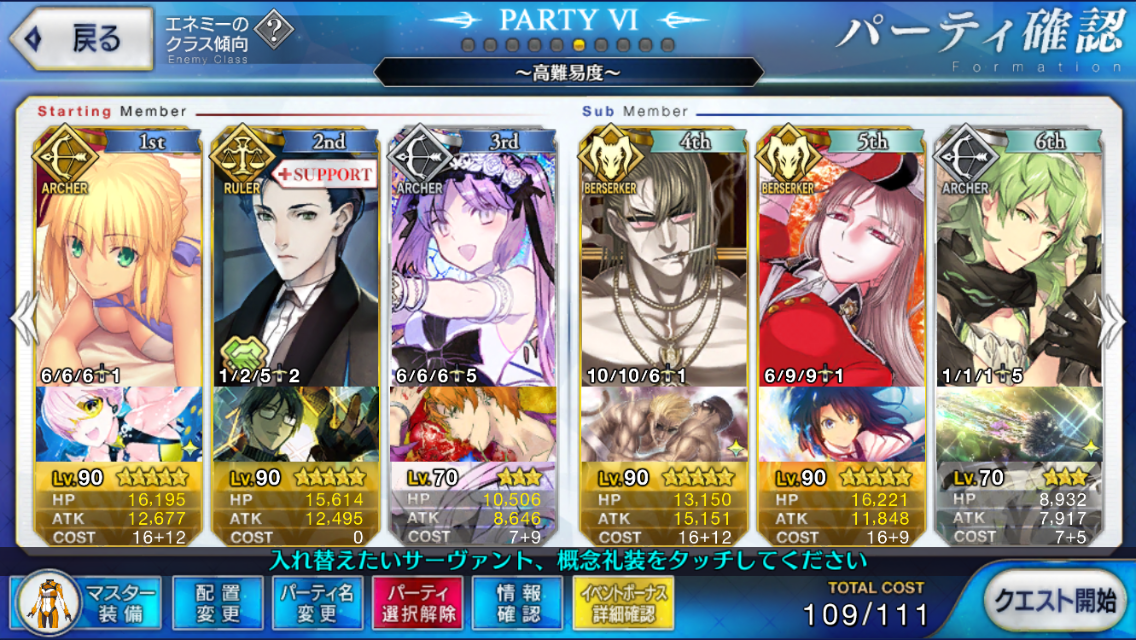
Task: Show event bonus details
Action: 623,603
